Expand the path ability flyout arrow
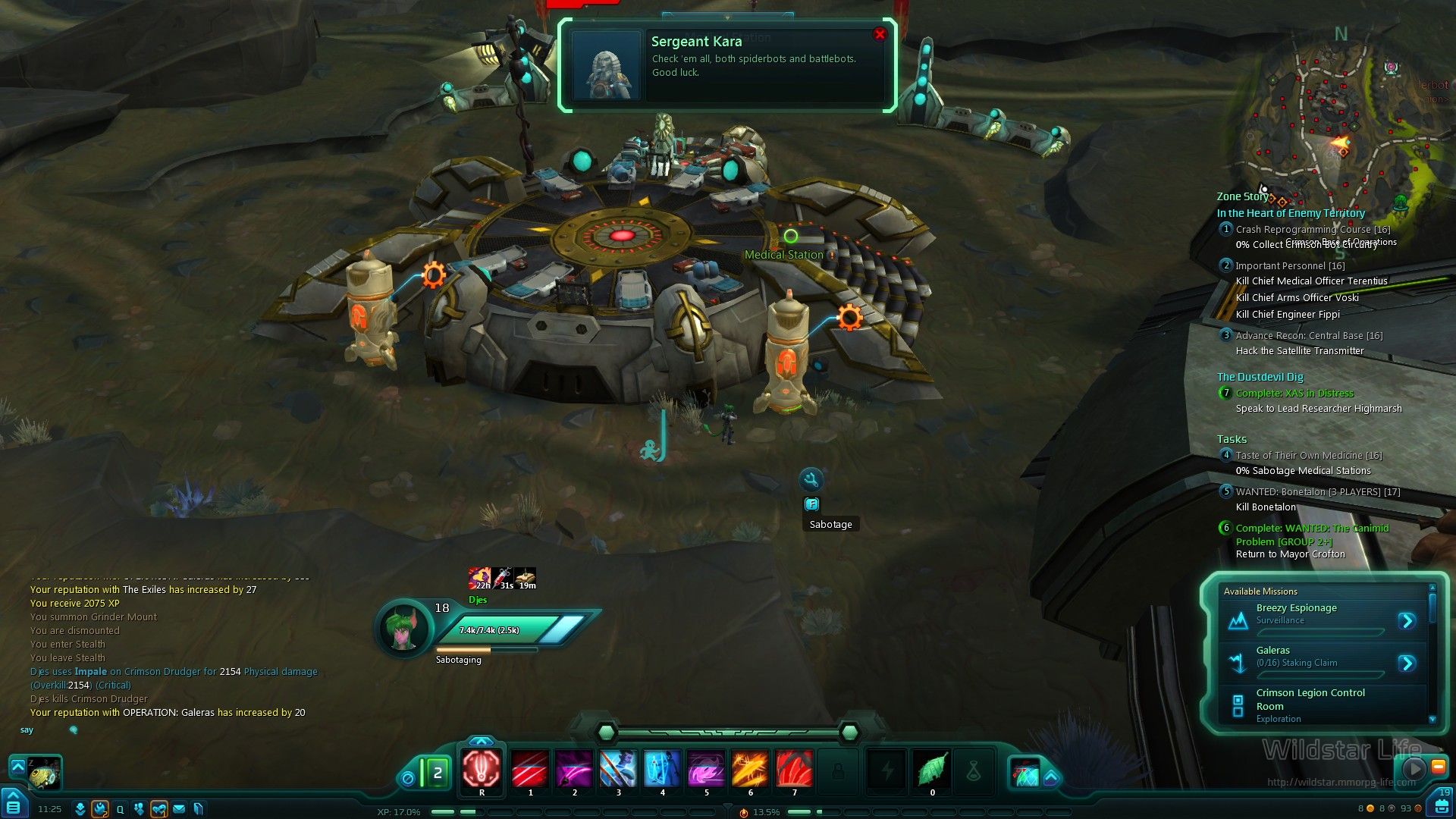 tap(1051, 777)
